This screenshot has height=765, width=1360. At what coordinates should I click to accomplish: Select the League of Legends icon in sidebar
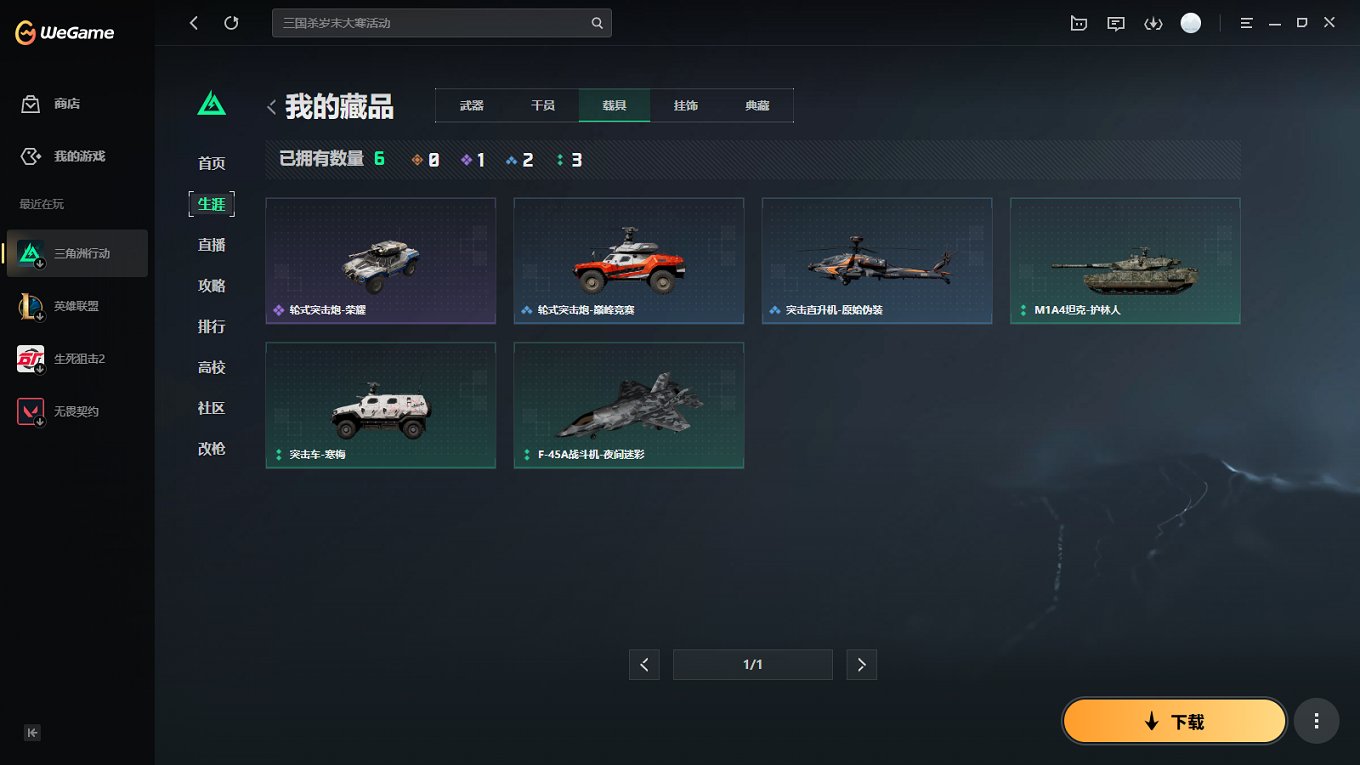(30, 305)
